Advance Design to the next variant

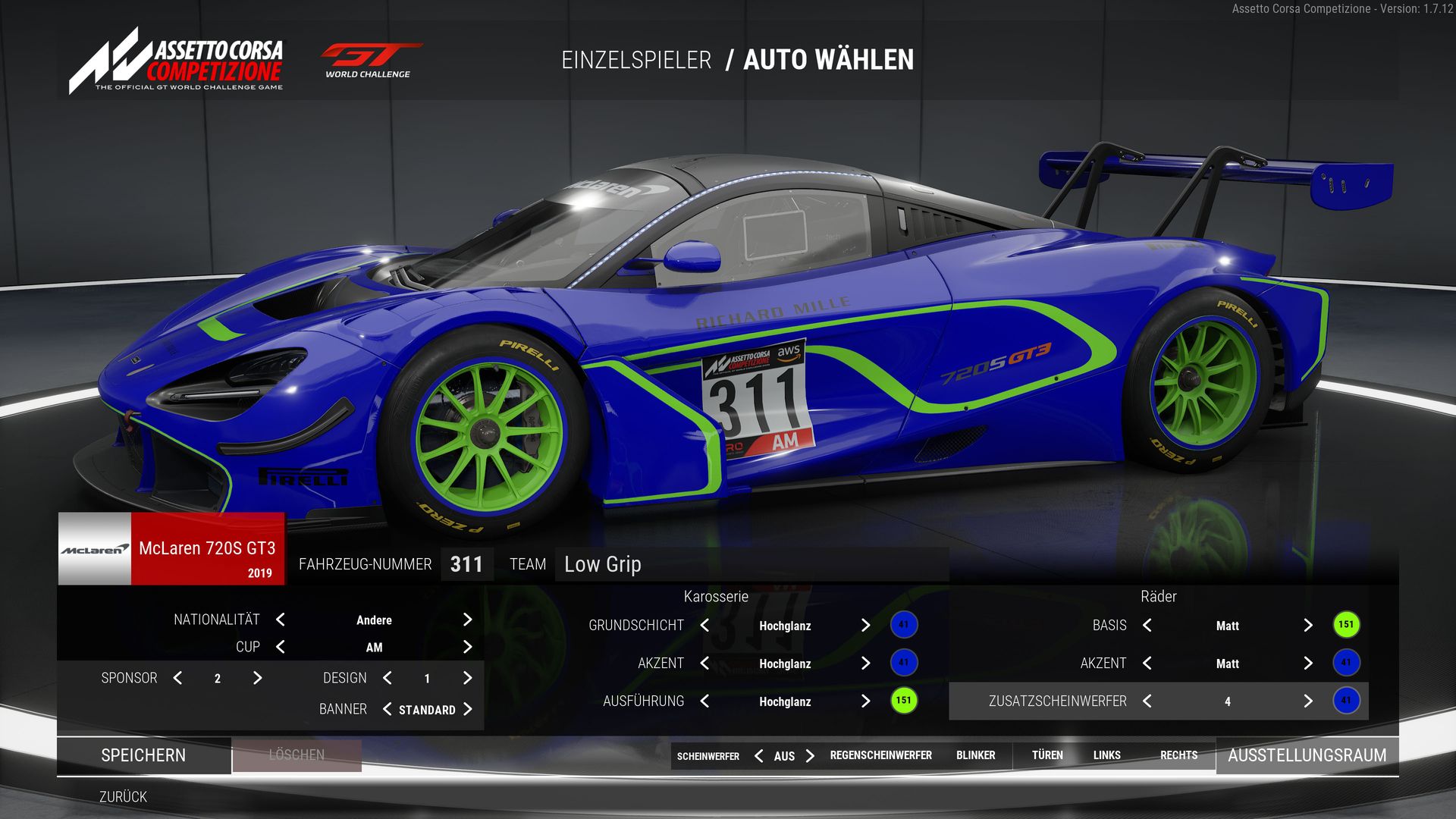pos(467,678)
